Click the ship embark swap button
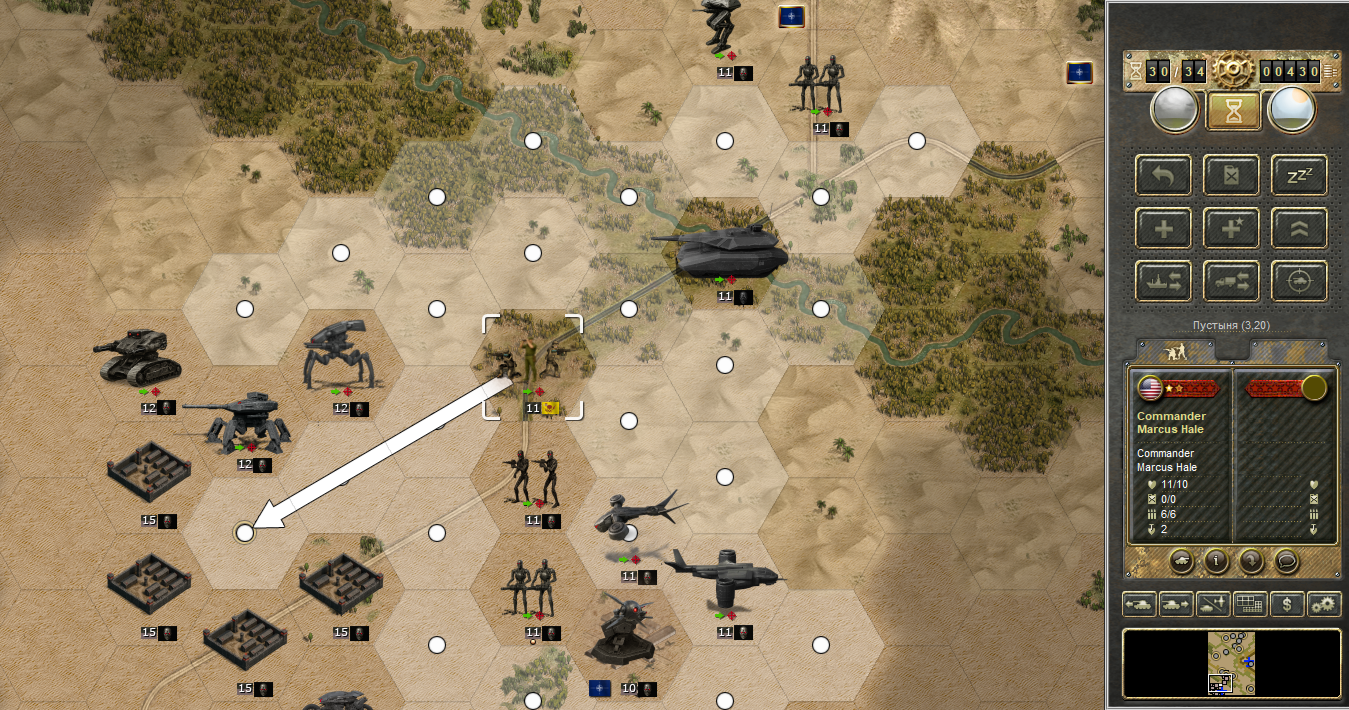Image resolution: width=1349 pixels, height=710 pixels. [1163, 281]
